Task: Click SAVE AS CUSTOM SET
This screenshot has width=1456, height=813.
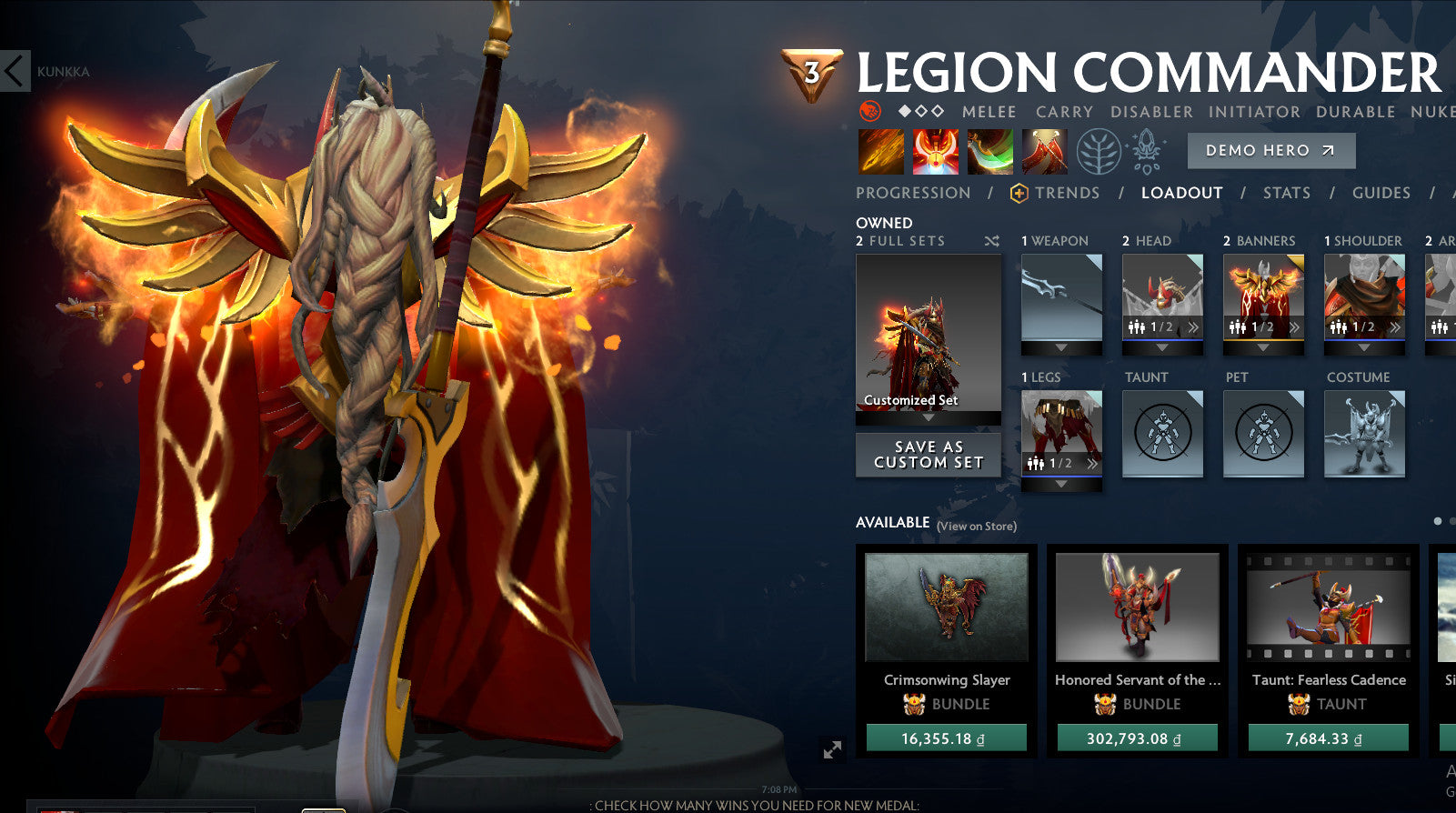Action: (927, 455)
